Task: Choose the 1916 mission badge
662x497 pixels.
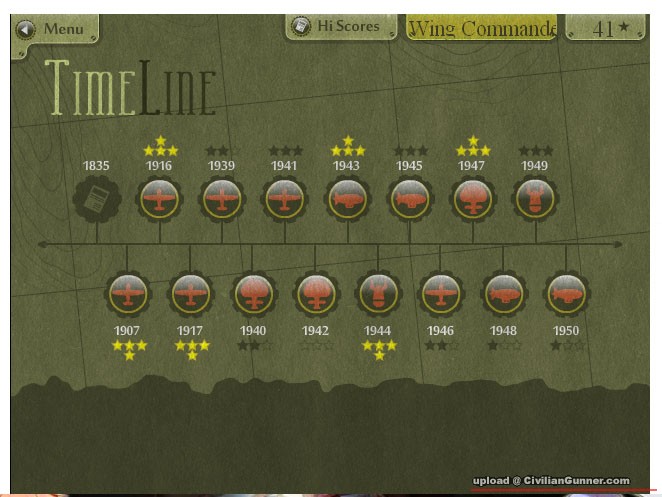Action: (x=159, y=199)
